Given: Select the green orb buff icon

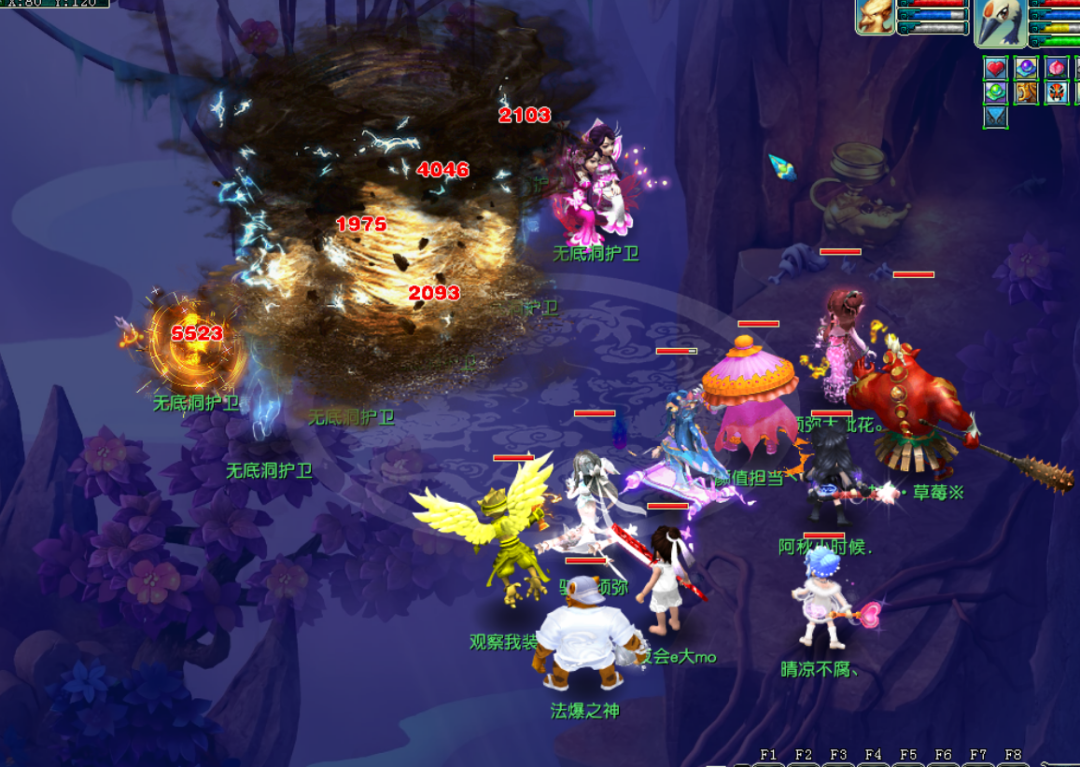Looking at the screenshot, I should pyautogui.click(x=996, y=93).
